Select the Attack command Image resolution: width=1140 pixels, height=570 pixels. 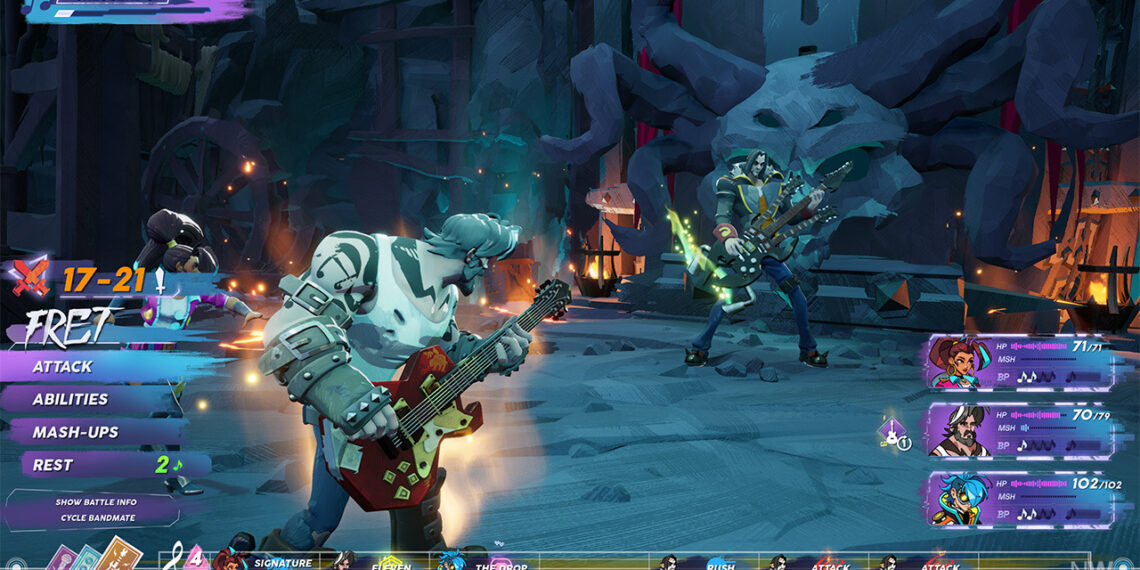62,366
